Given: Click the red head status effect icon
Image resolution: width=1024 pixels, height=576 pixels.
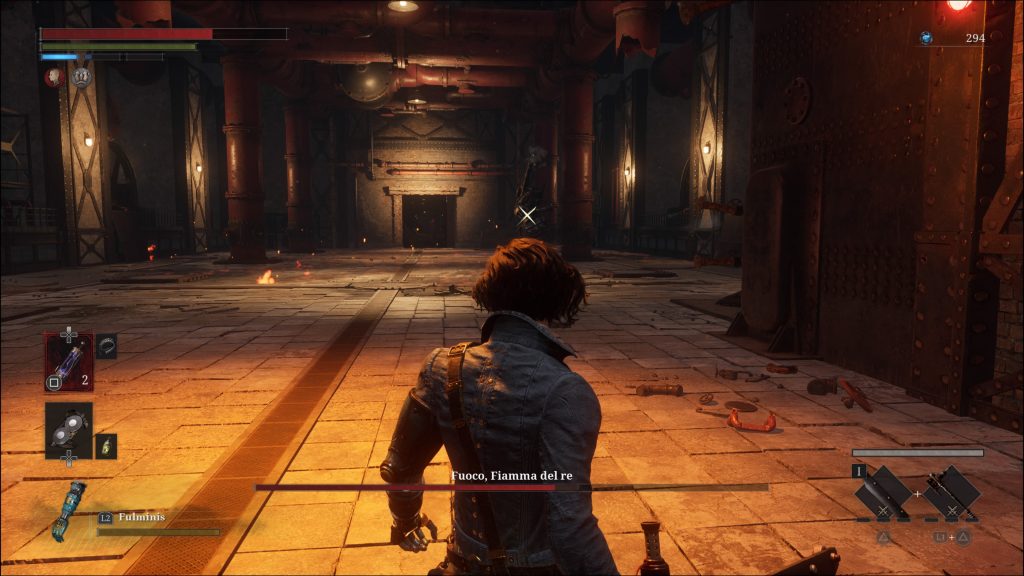Looking at the screenshot, I should tap(54, 76).
